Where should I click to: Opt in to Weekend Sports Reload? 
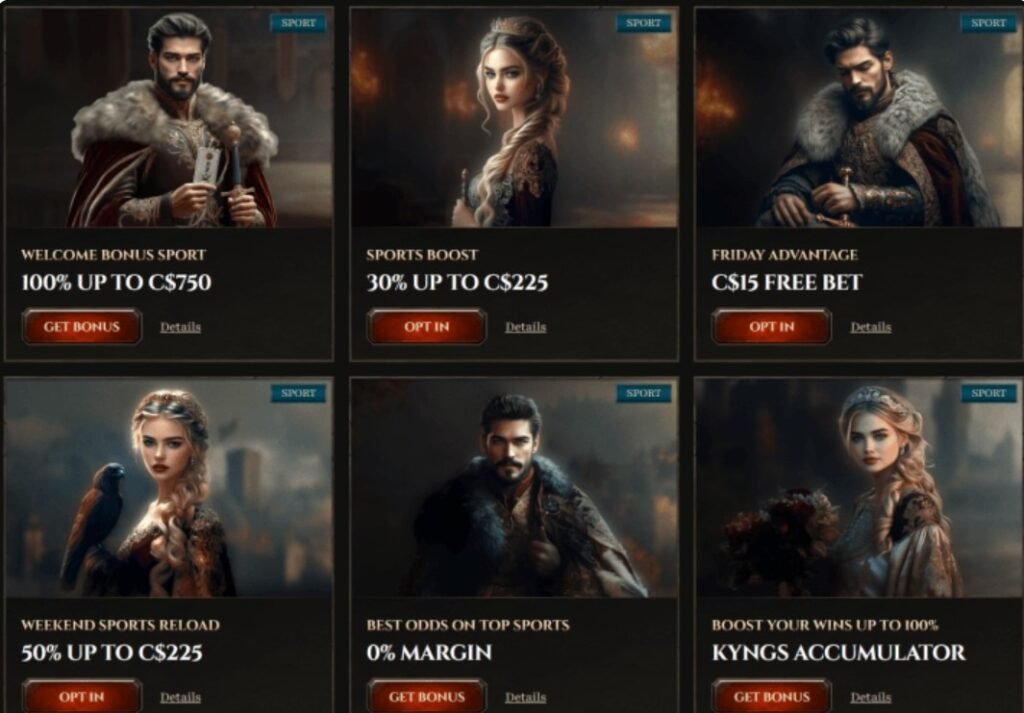pyautogui.click(x=81, y=697)
